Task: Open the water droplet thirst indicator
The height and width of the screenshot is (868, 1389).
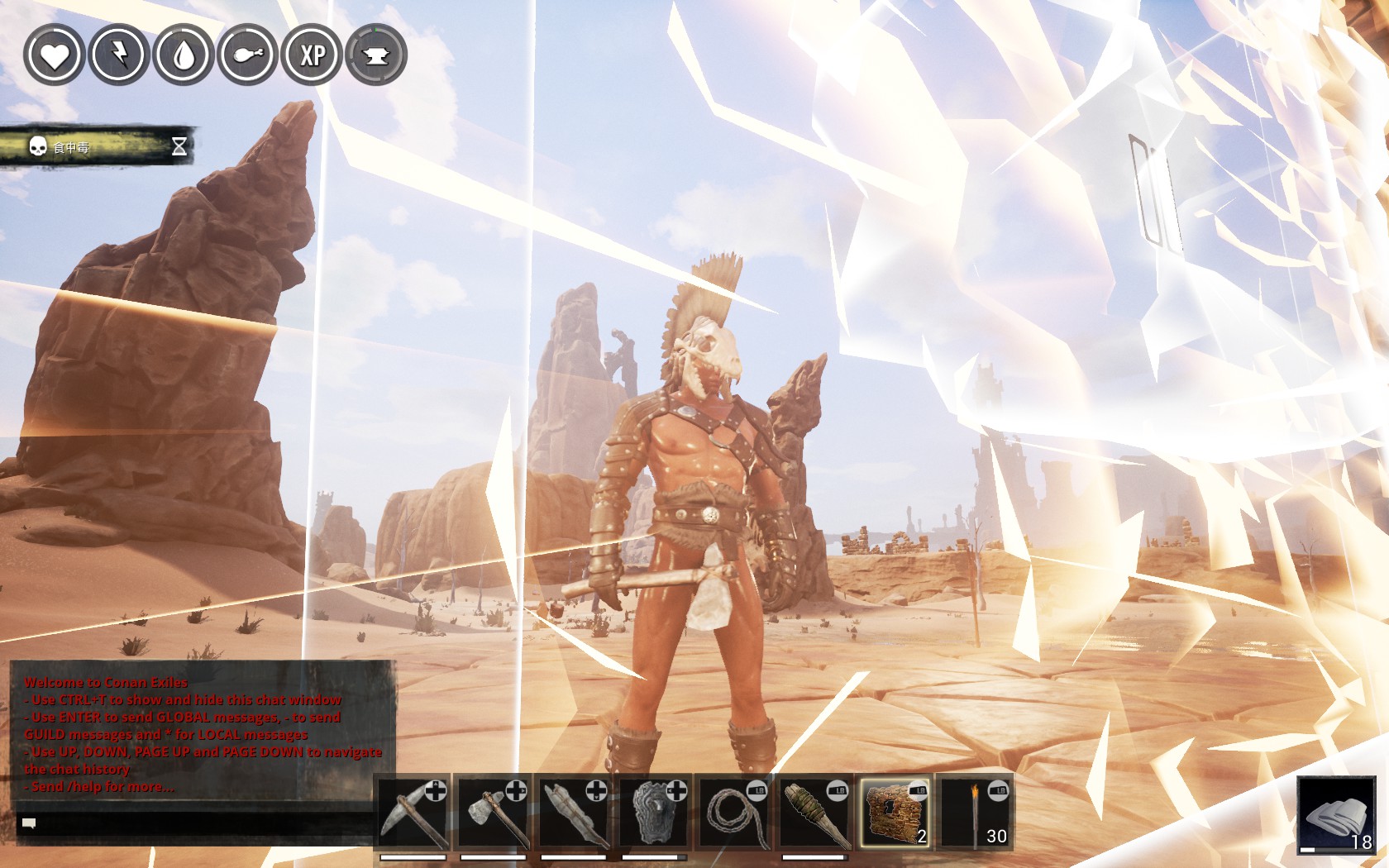Action: pyautogui.click(x=182, y=56)
